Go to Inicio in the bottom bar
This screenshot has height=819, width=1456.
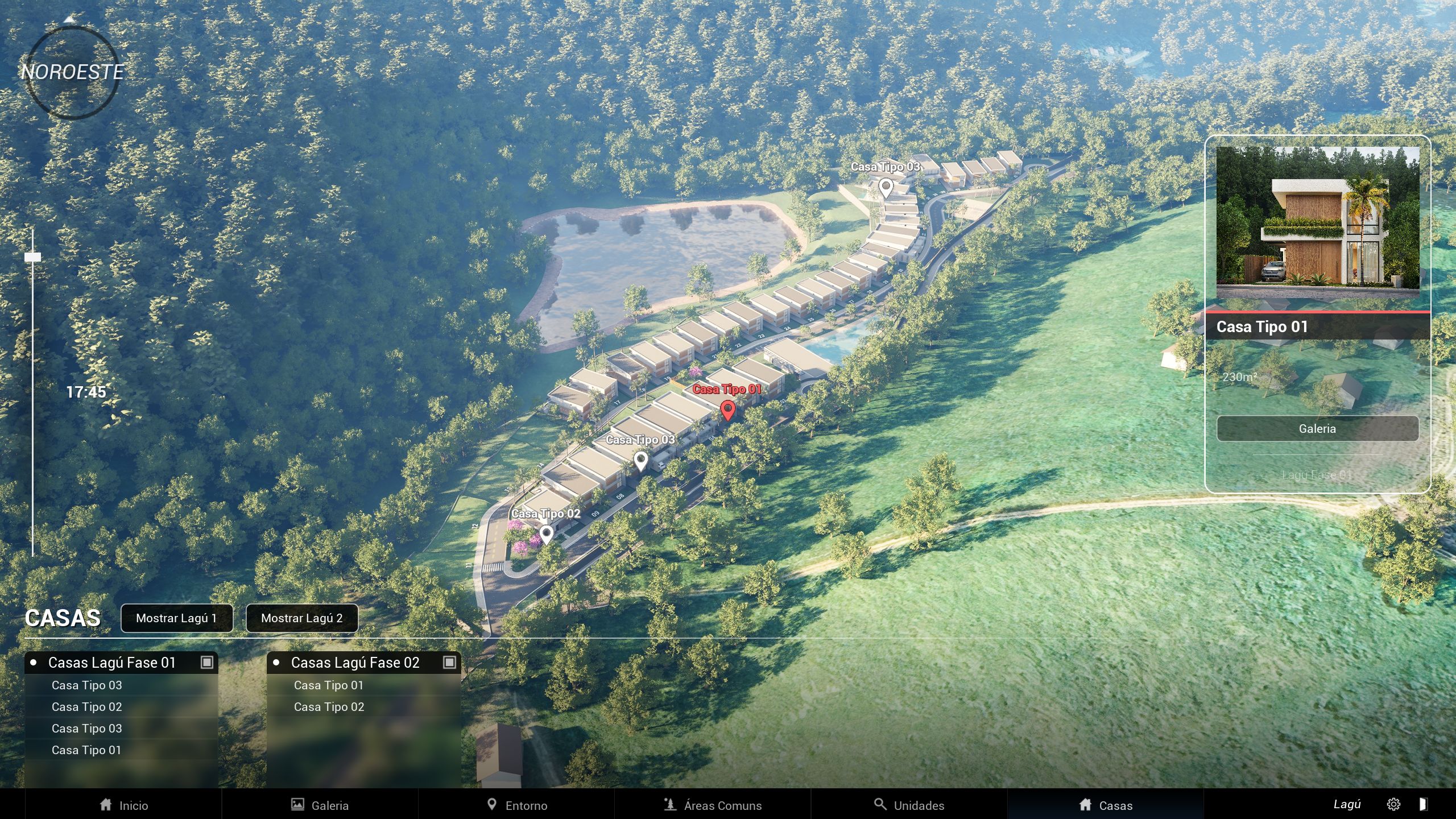[x=123, y=805]
